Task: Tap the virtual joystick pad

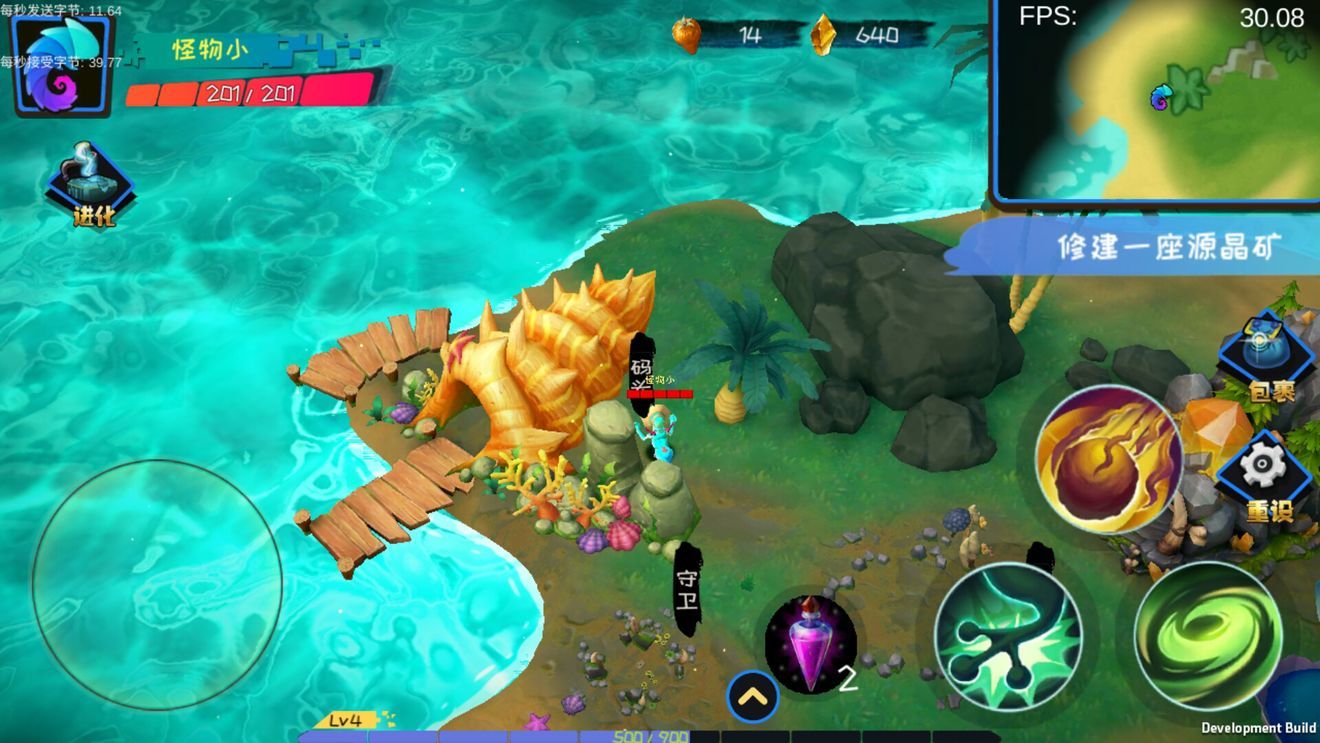Action: 157,585
